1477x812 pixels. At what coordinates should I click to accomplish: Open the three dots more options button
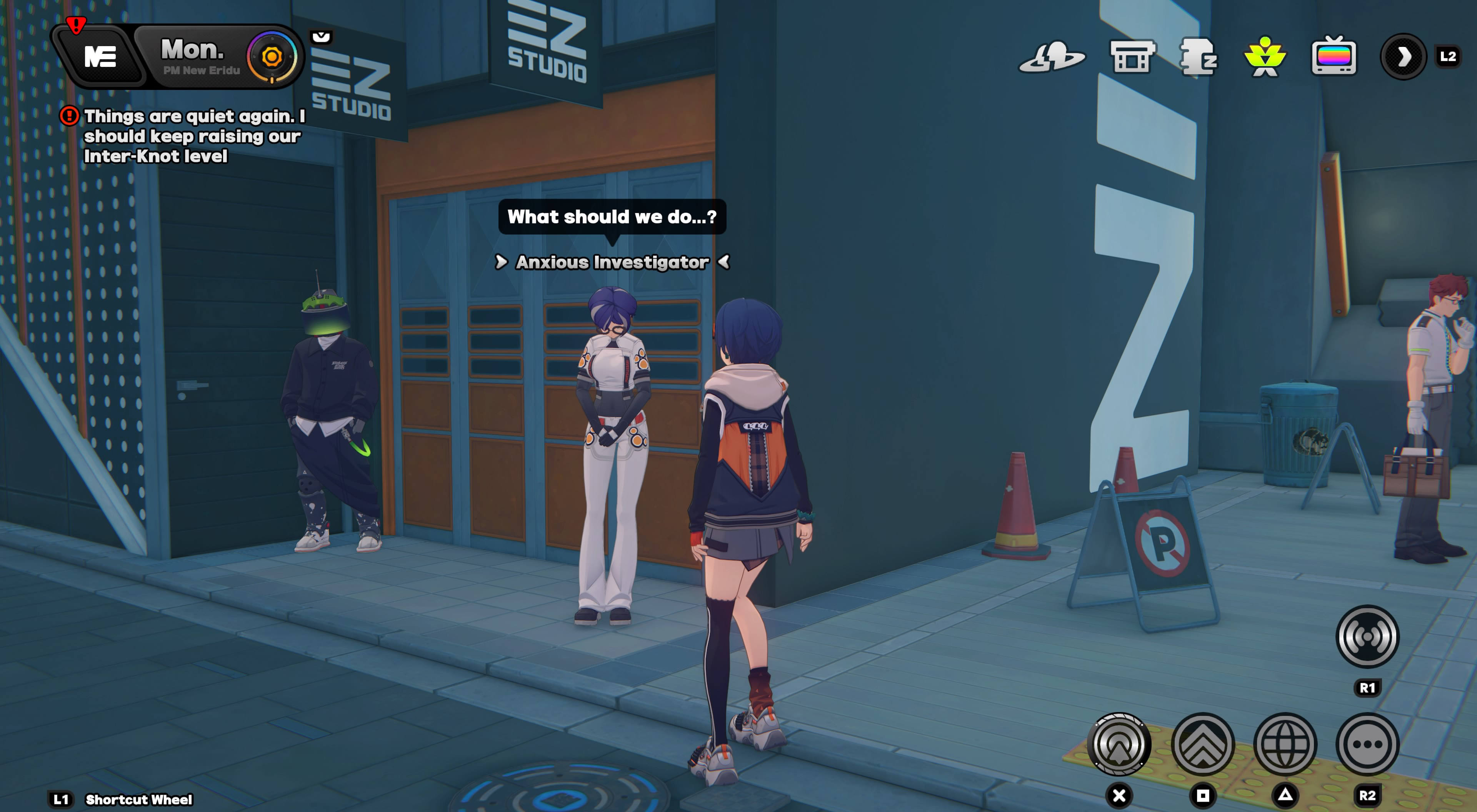coord(1367,744)
